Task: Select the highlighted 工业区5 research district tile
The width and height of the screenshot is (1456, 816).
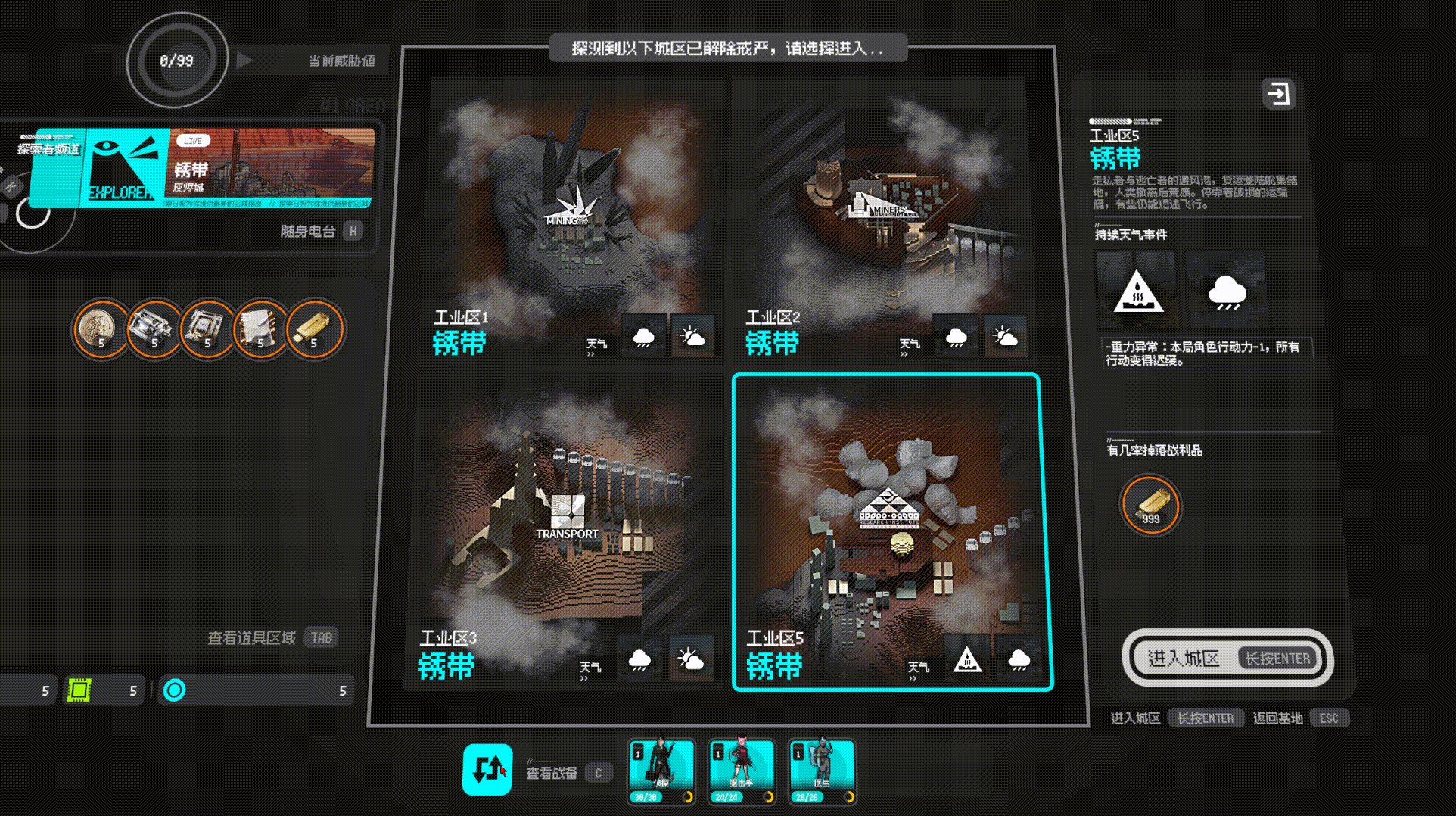Action: point(893,531)
